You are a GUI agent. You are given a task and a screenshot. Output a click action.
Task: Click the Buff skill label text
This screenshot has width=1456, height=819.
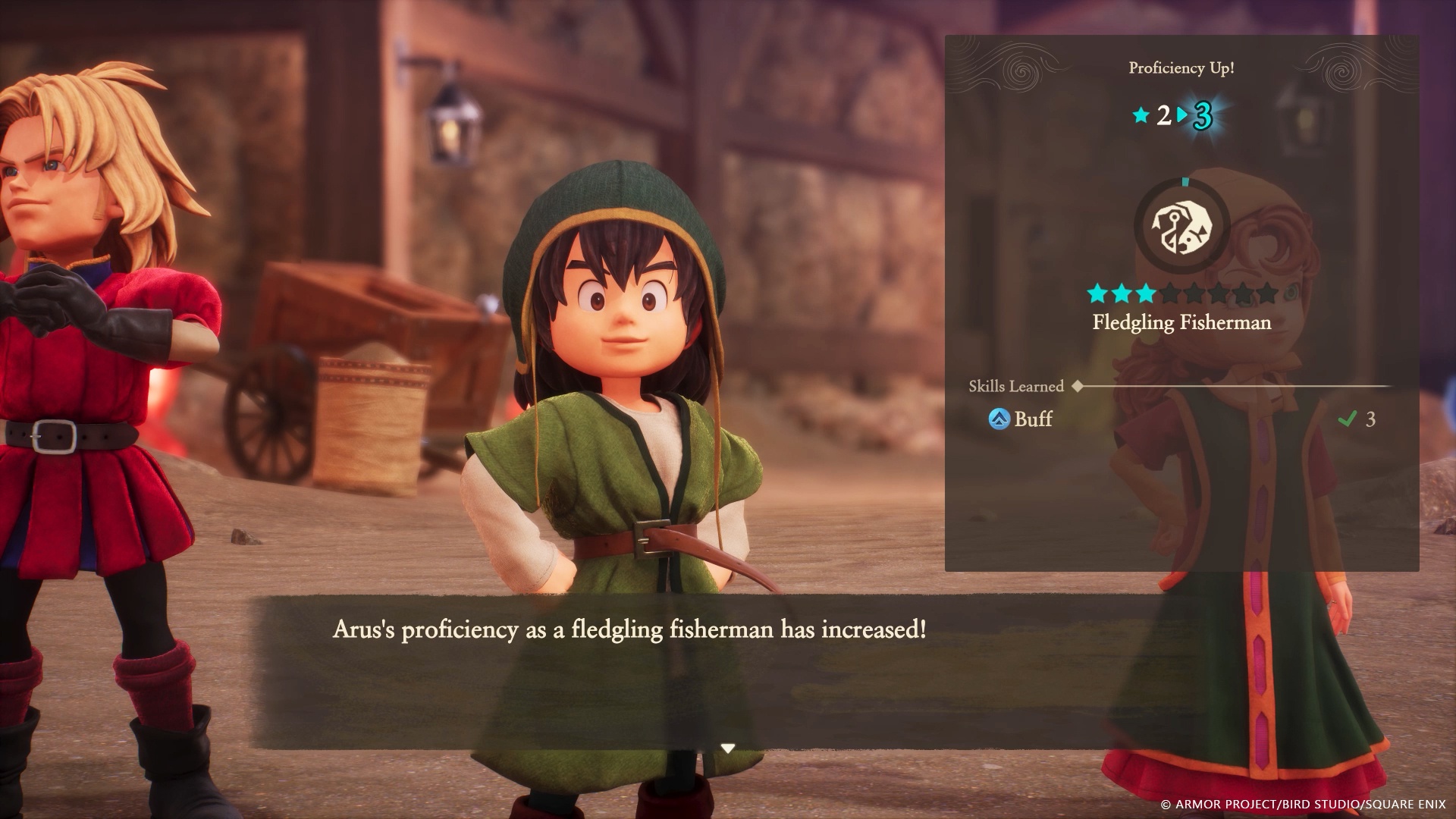(1033, 420)
